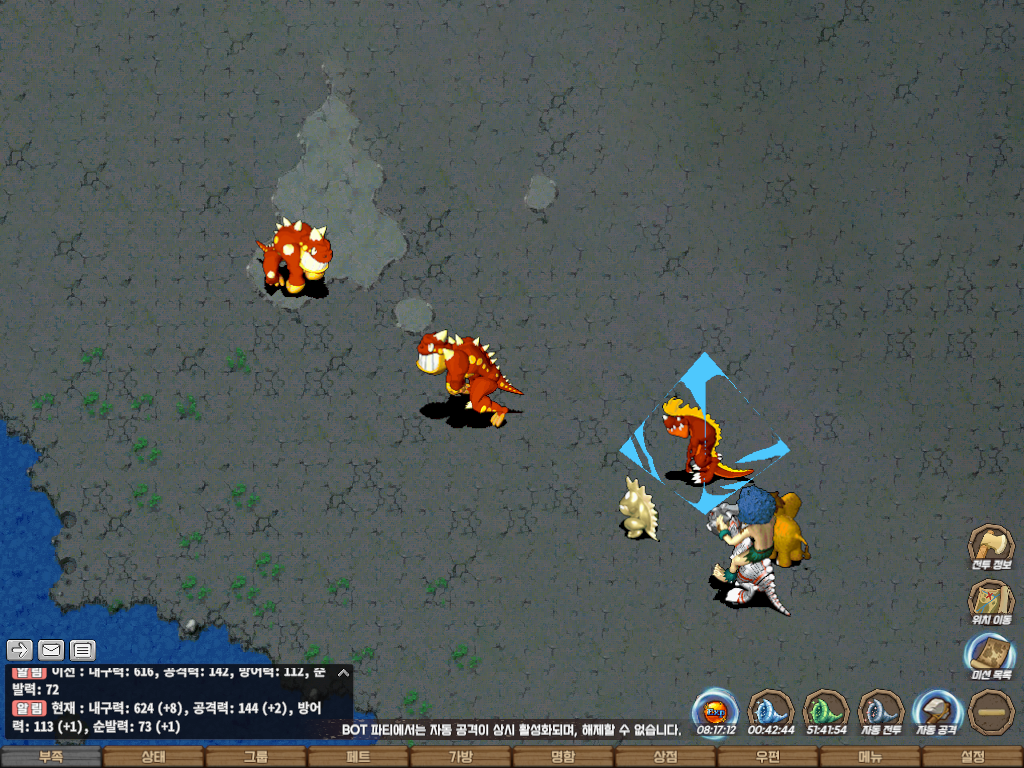Toggle the 자동 전투 auto battle icon
Screen dimensions: 1024x768
pos(880,711)
